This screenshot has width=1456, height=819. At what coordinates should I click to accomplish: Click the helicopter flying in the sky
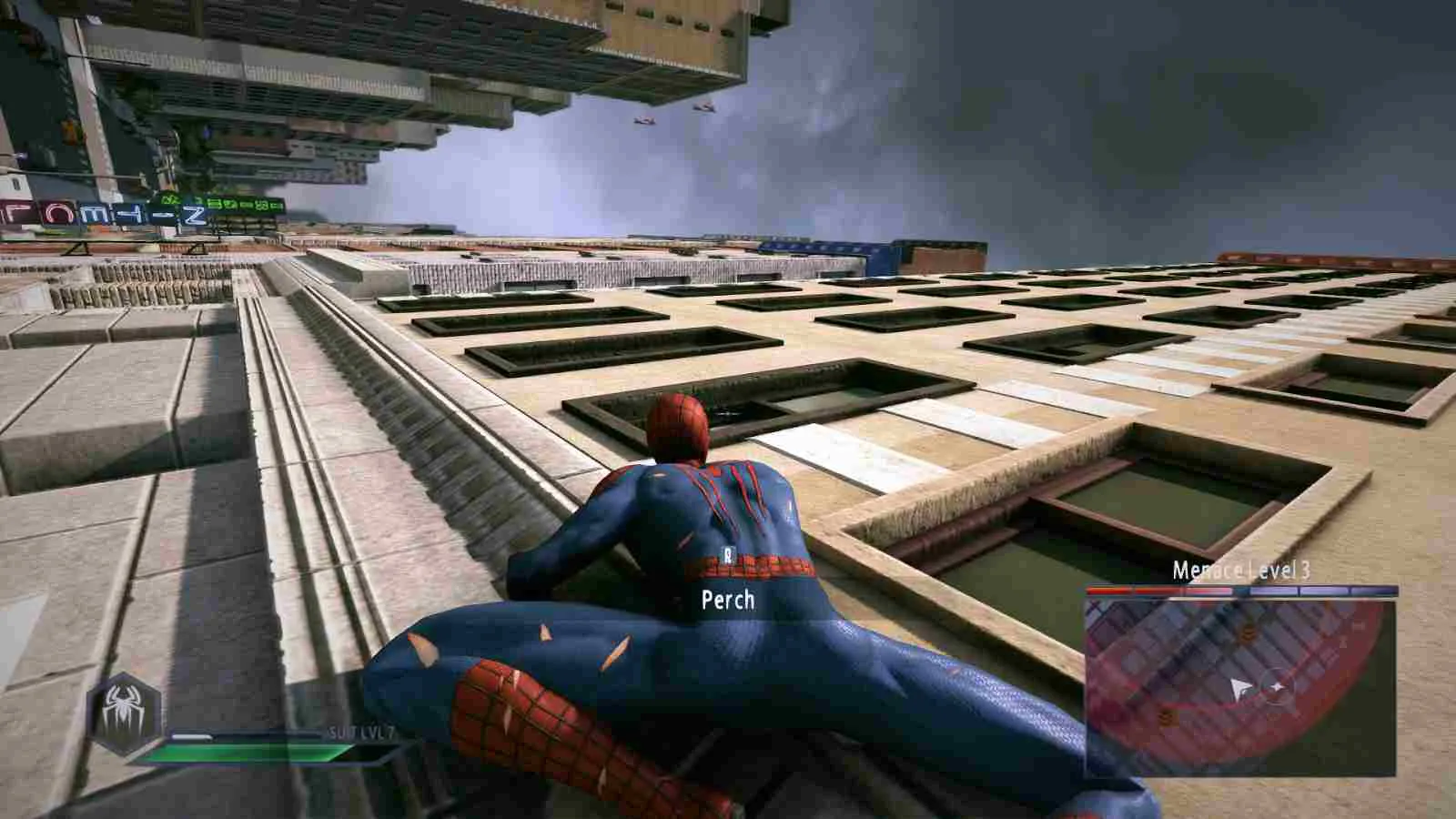(x=646, y=121)
